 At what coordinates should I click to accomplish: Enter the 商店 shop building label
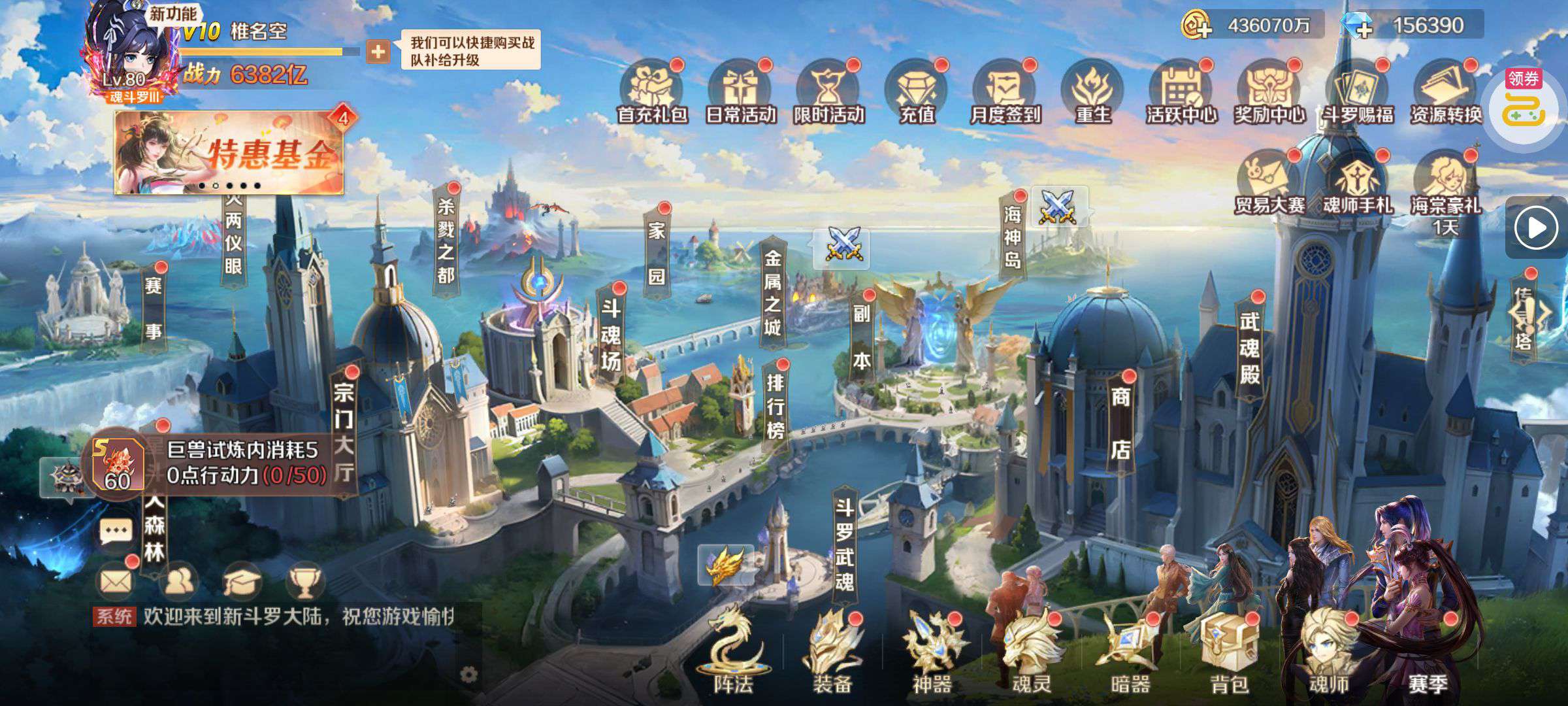tap(1120, 423)
